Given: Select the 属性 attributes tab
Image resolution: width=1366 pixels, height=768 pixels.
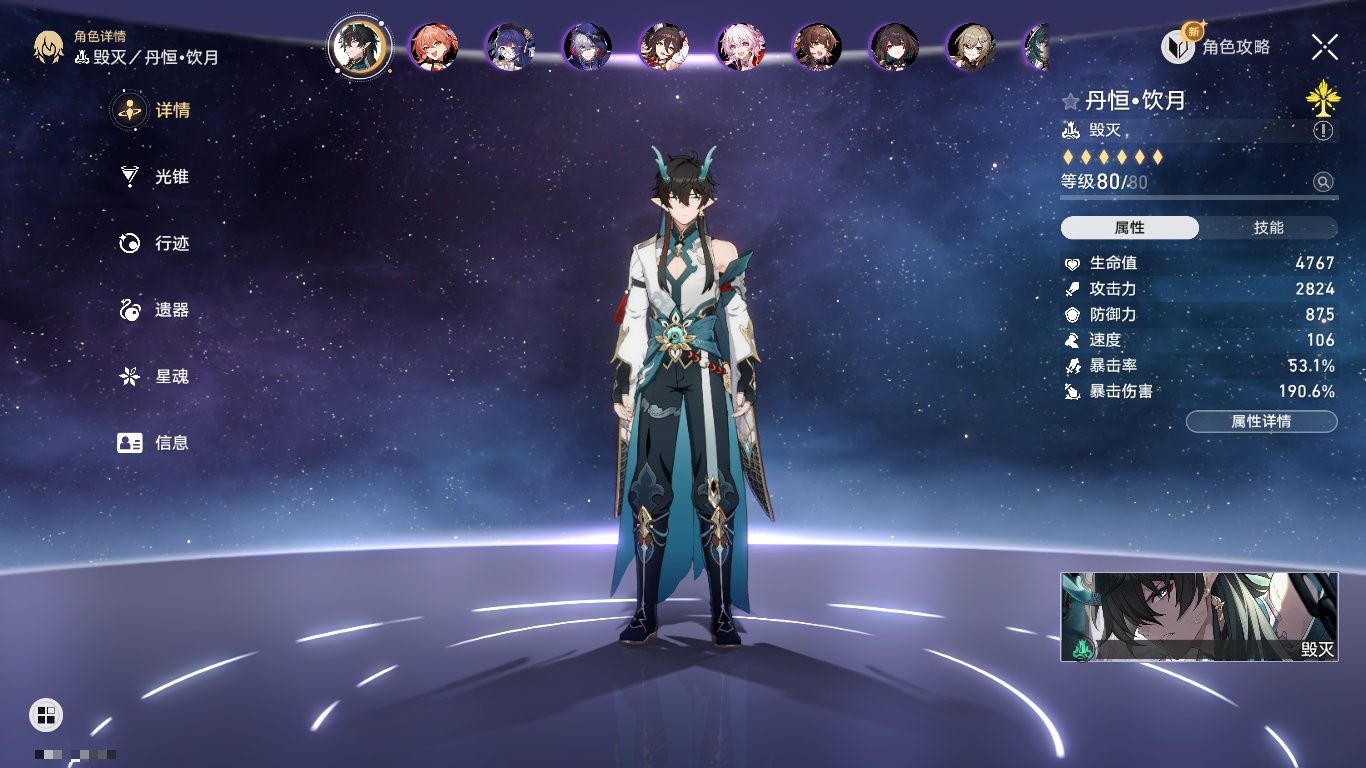Looking at the screenshot, I should click(1130, 228).
